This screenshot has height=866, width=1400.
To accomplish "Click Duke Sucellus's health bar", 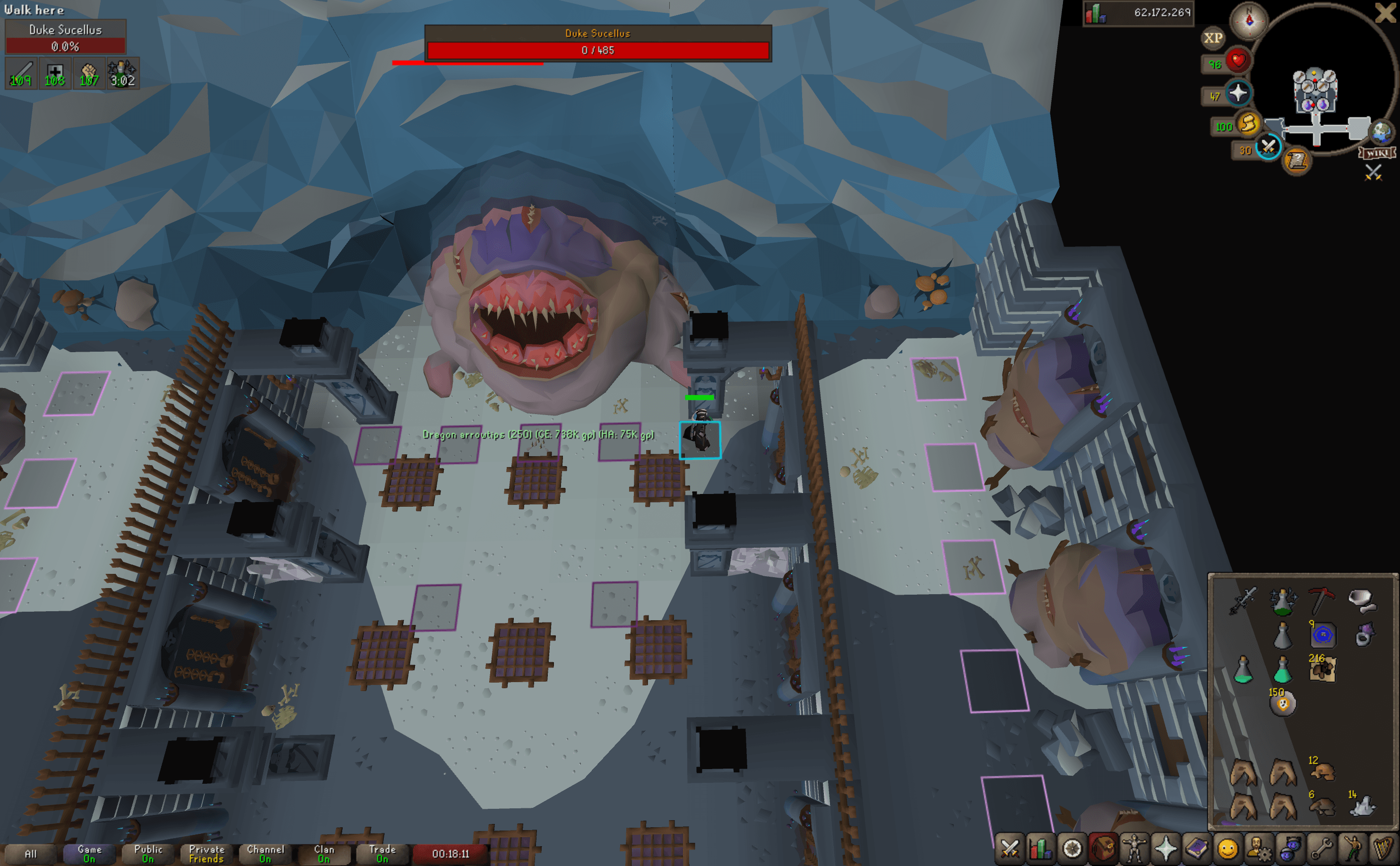I will tap(599, 51).
